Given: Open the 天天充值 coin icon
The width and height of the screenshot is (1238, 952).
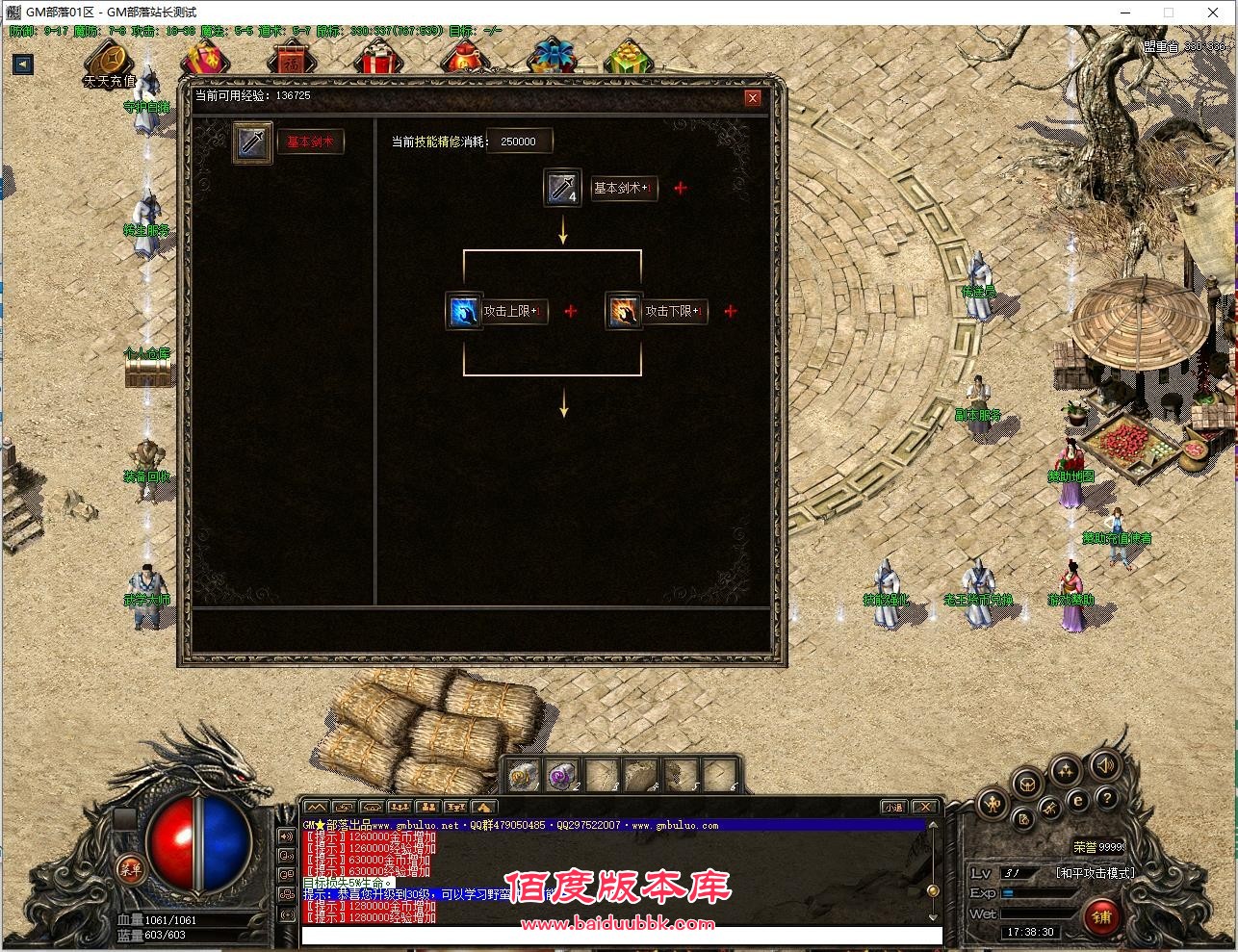Looking at the screenshot, I should (109, 60).
